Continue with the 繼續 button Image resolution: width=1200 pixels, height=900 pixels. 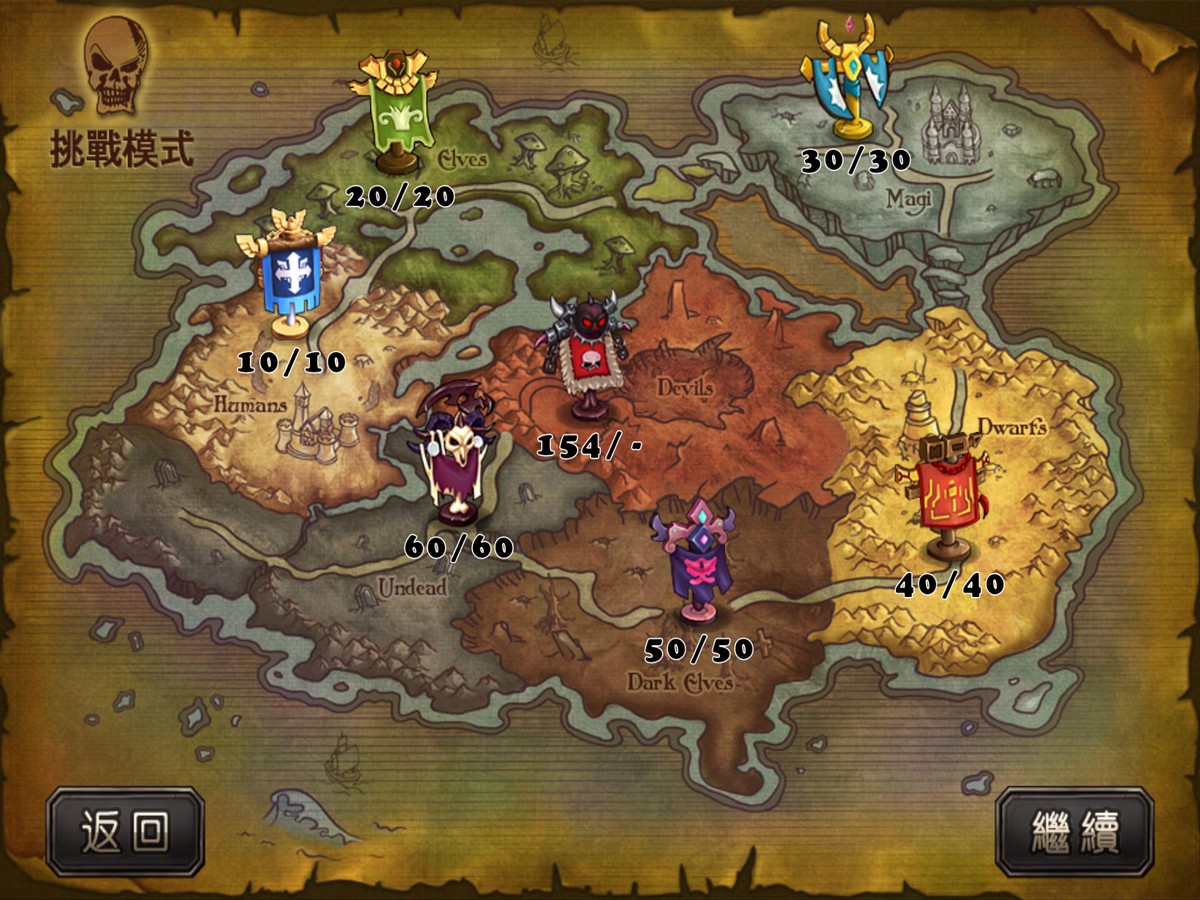pos(1075,831)
